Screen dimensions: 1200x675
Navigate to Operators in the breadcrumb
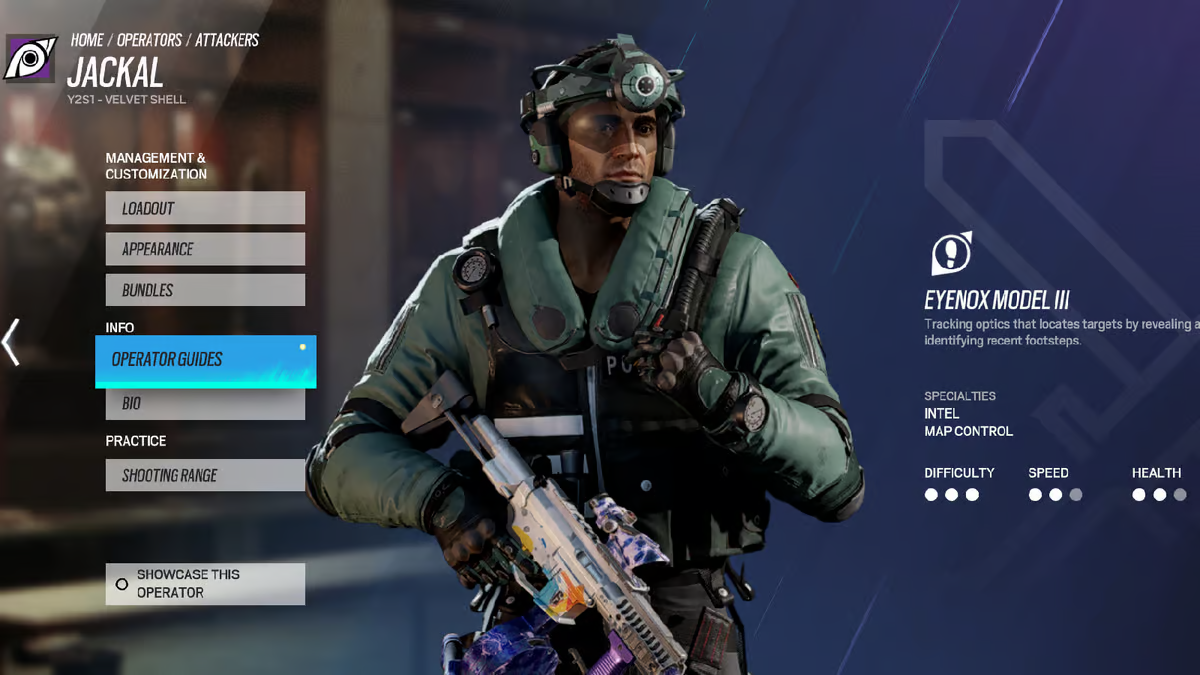149,40
